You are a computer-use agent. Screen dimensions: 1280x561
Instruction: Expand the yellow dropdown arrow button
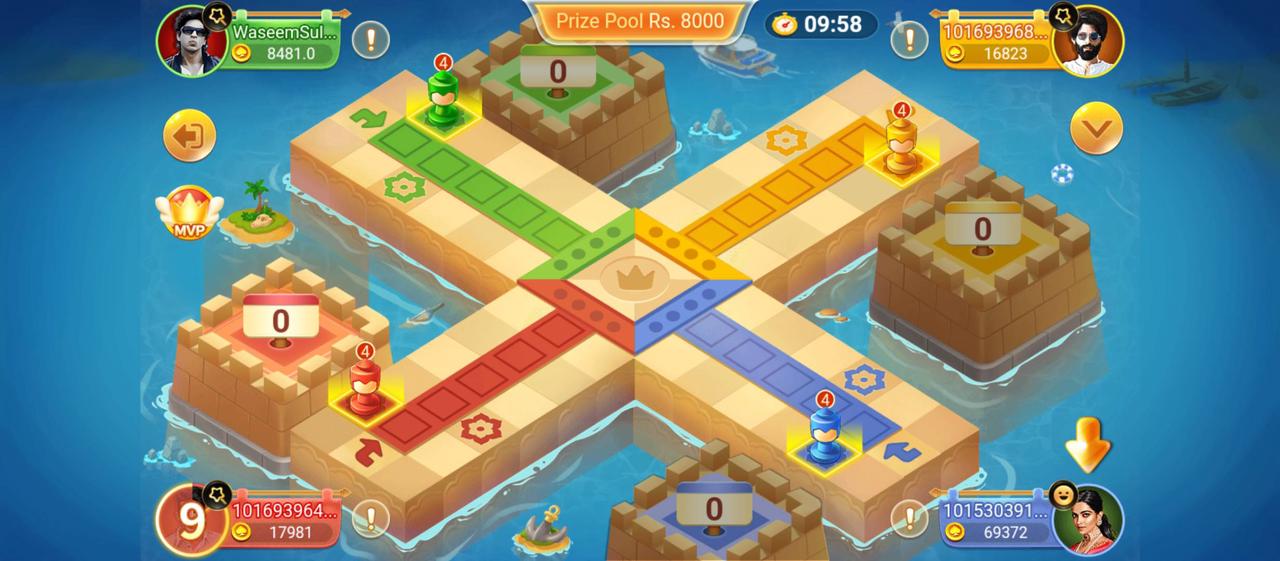click(x=1096, y=128)
